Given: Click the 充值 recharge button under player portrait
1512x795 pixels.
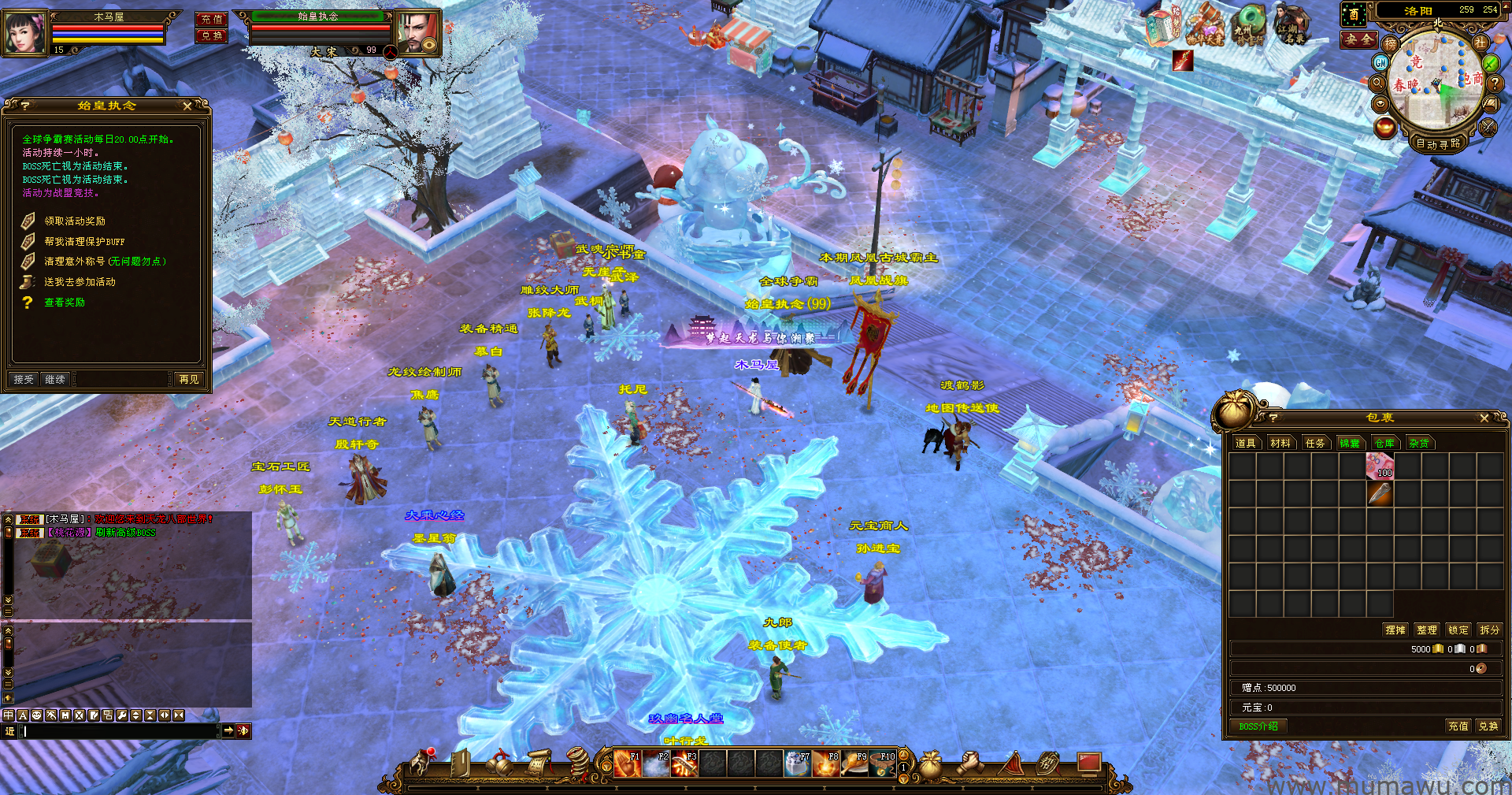Looking at the screenshot, I should 211,19.
